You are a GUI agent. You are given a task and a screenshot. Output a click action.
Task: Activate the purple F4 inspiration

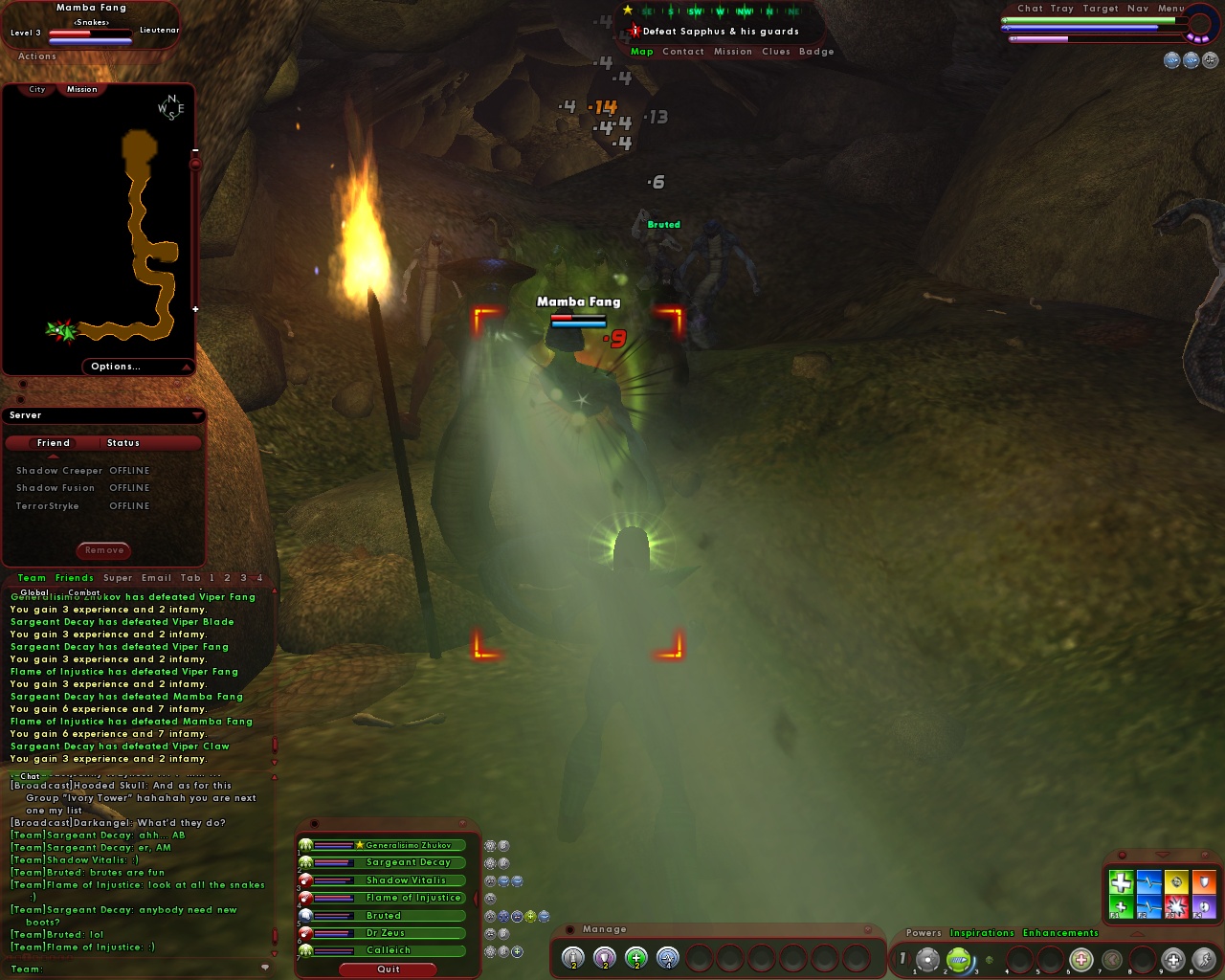1203,904
